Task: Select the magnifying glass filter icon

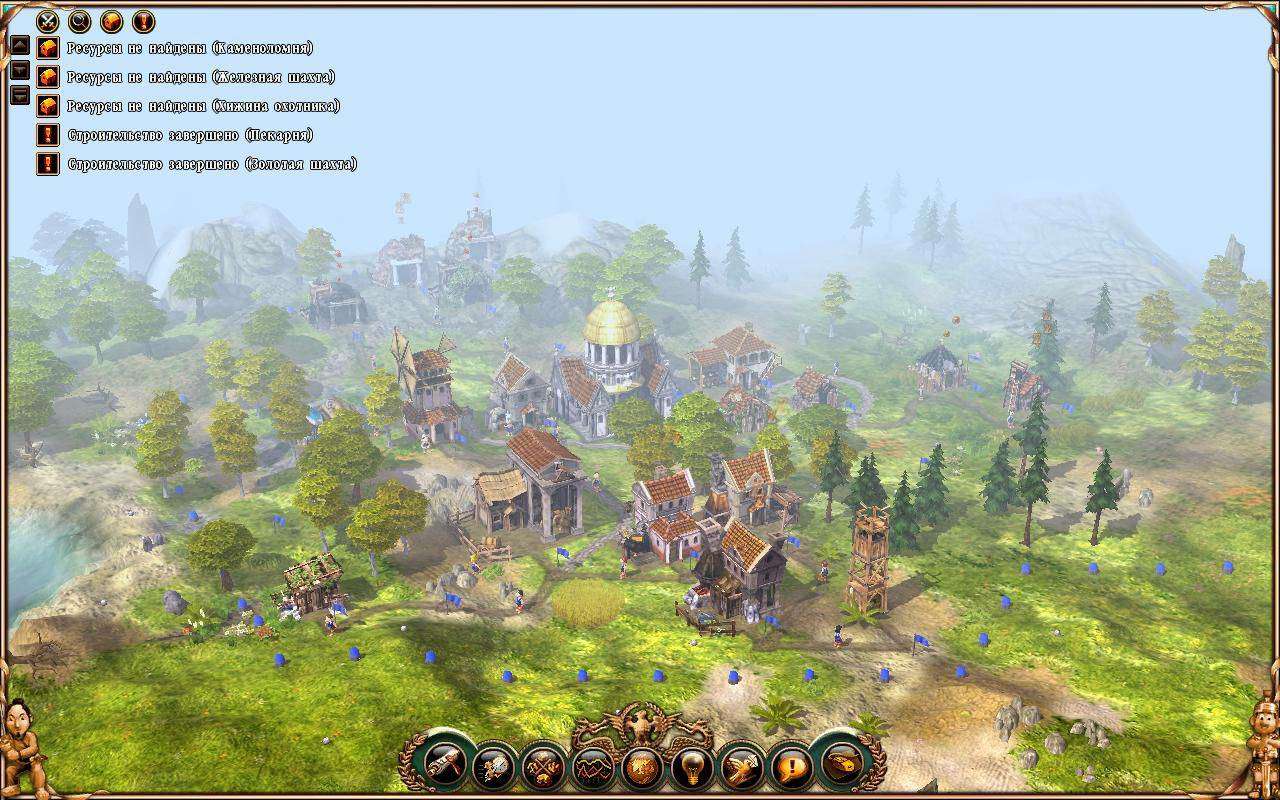Action: coord(80,21)
